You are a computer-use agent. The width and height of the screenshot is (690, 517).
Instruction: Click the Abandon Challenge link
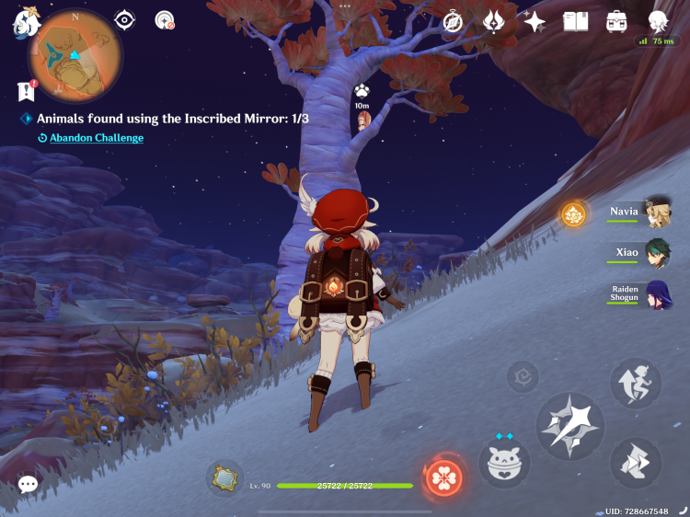(96, 138)
